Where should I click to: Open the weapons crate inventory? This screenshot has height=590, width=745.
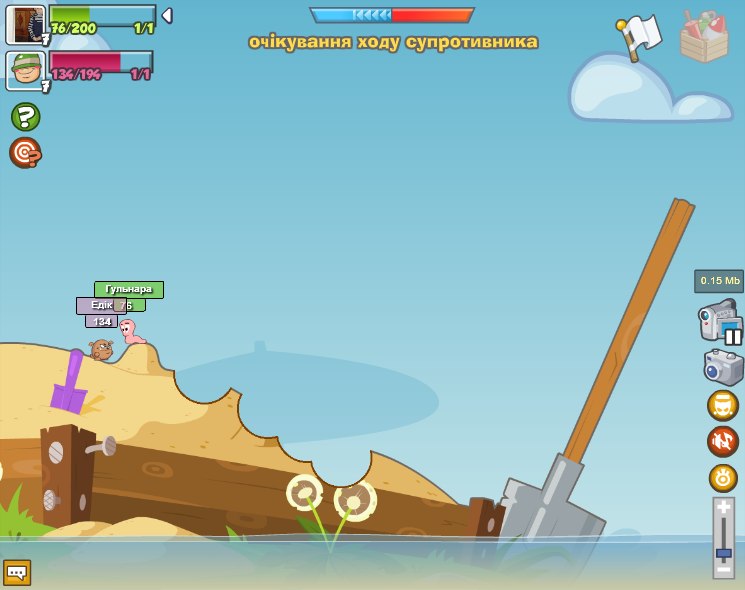tap(704, 37)
